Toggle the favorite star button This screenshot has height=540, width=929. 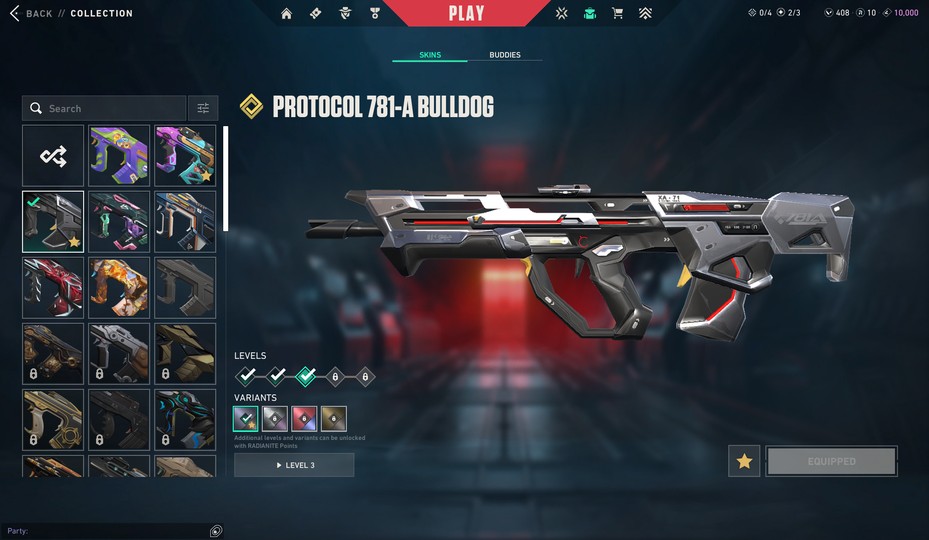point(744,461)
